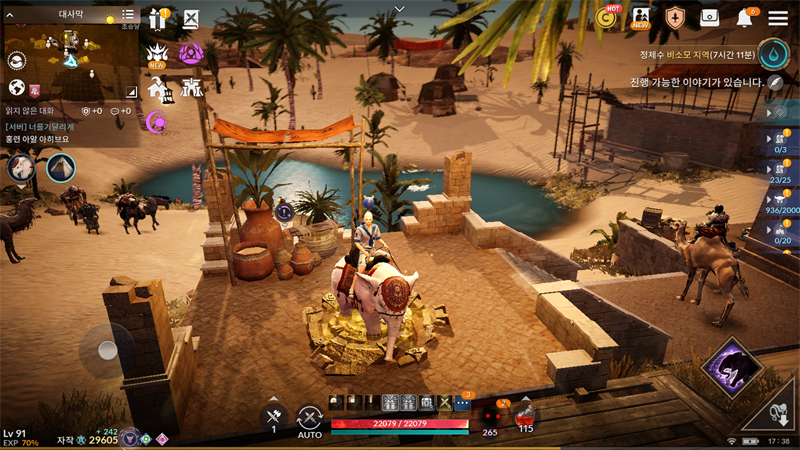Tap the purified water droplet icon

[773, 52]
